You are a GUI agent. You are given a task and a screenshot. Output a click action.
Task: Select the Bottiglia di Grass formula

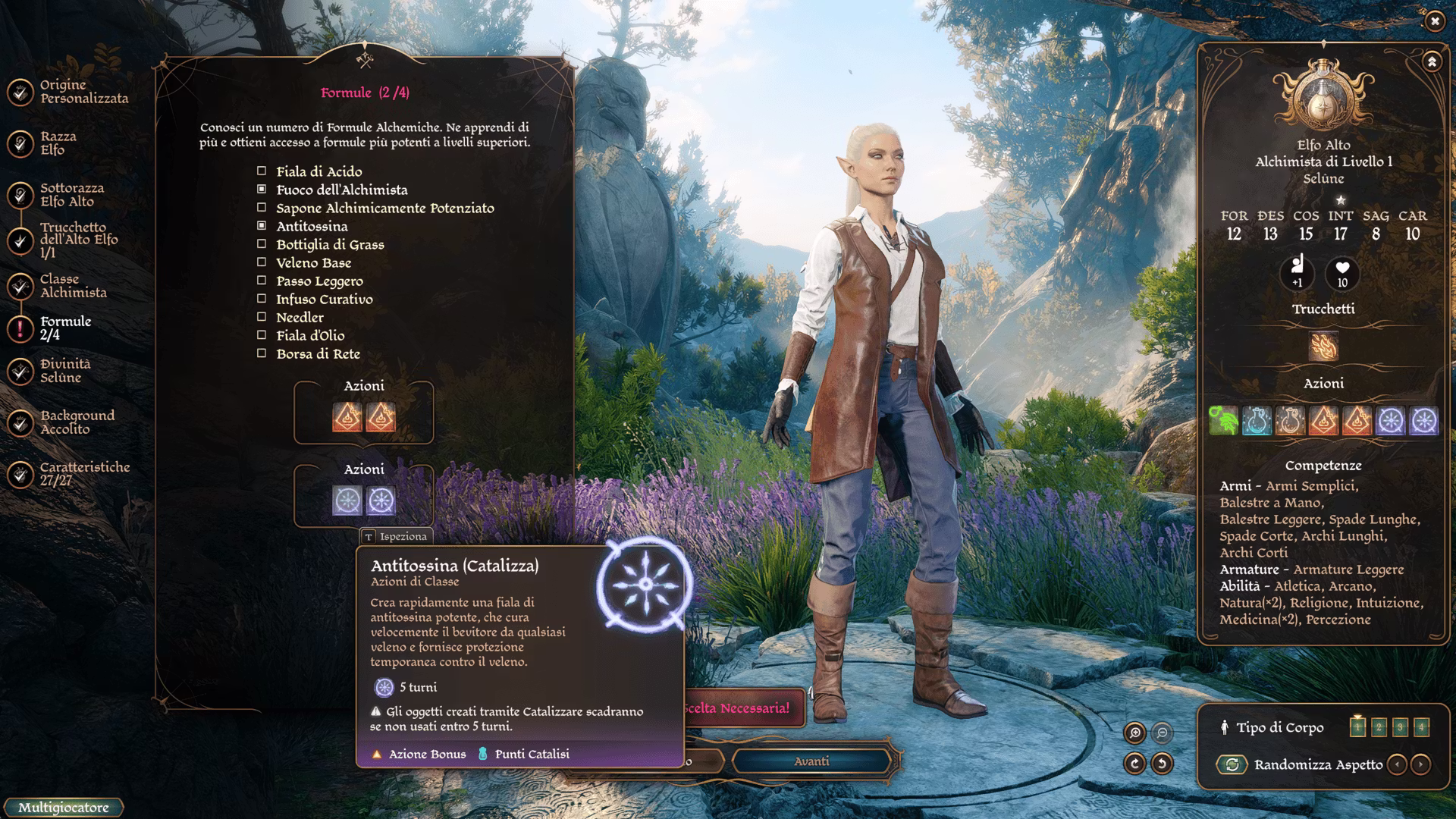tap(262, 244)
